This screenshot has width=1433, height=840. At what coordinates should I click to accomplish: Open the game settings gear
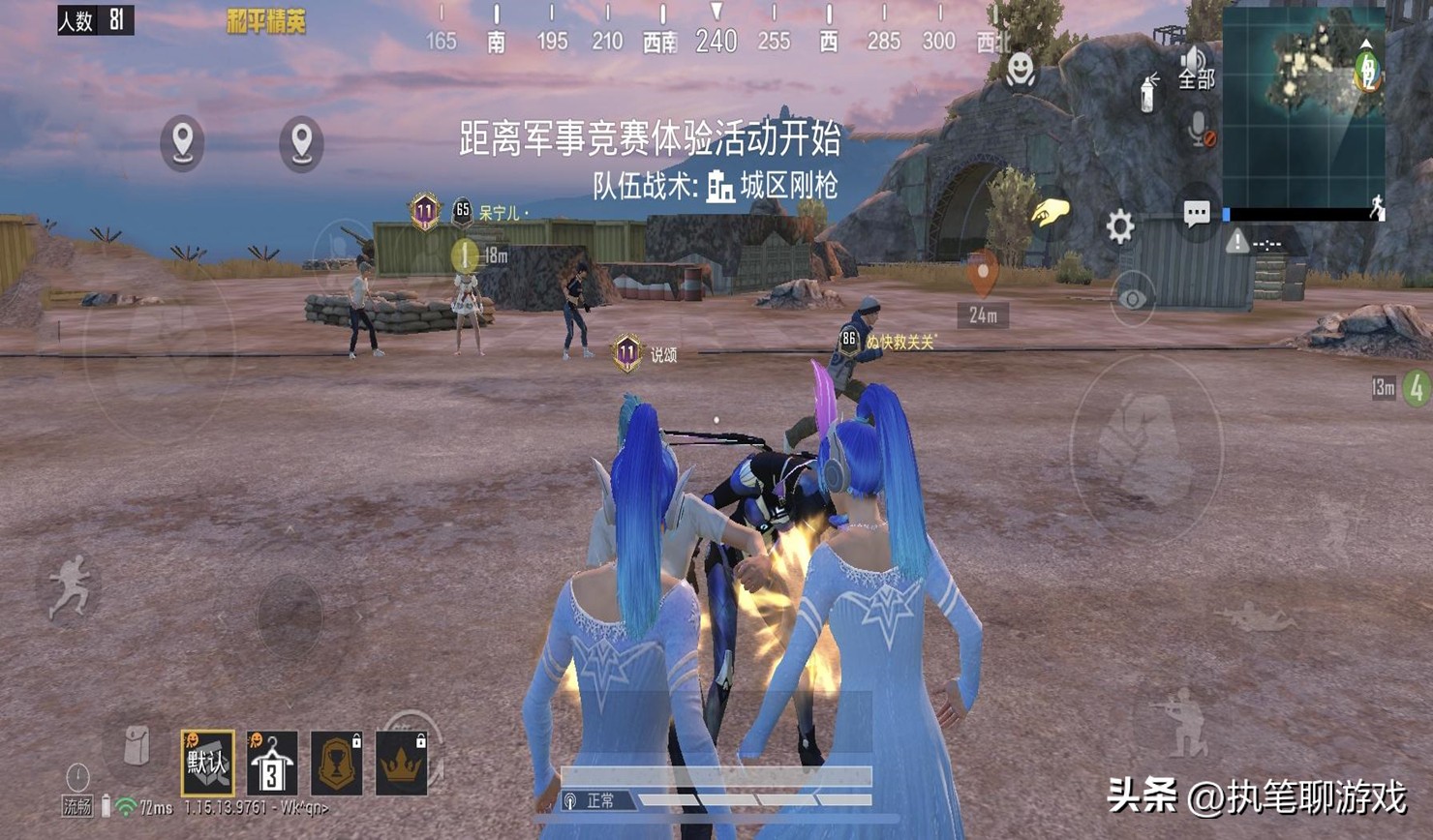(1120, 225)
